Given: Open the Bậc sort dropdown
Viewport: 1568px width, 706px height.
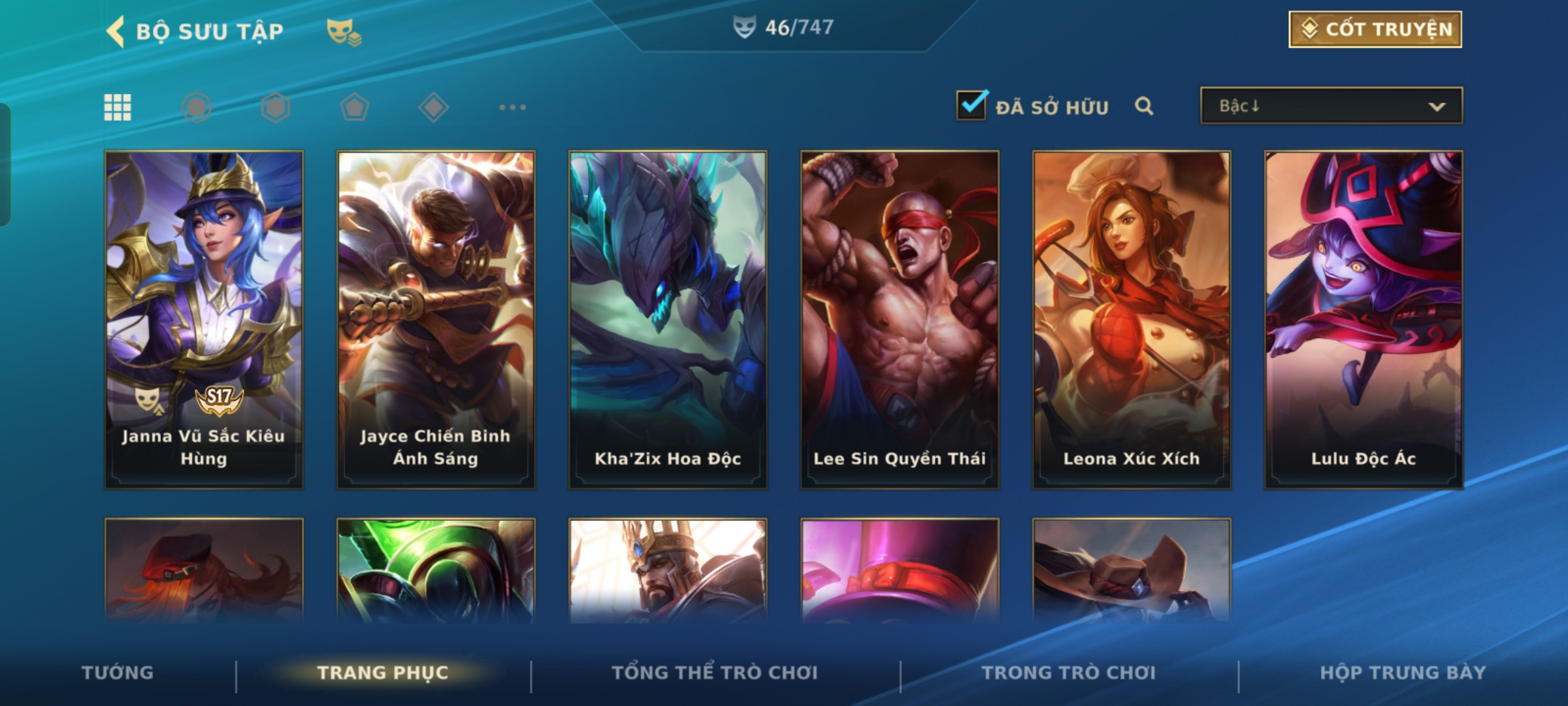Looking at the screenshot, I should pos(1331,106).
